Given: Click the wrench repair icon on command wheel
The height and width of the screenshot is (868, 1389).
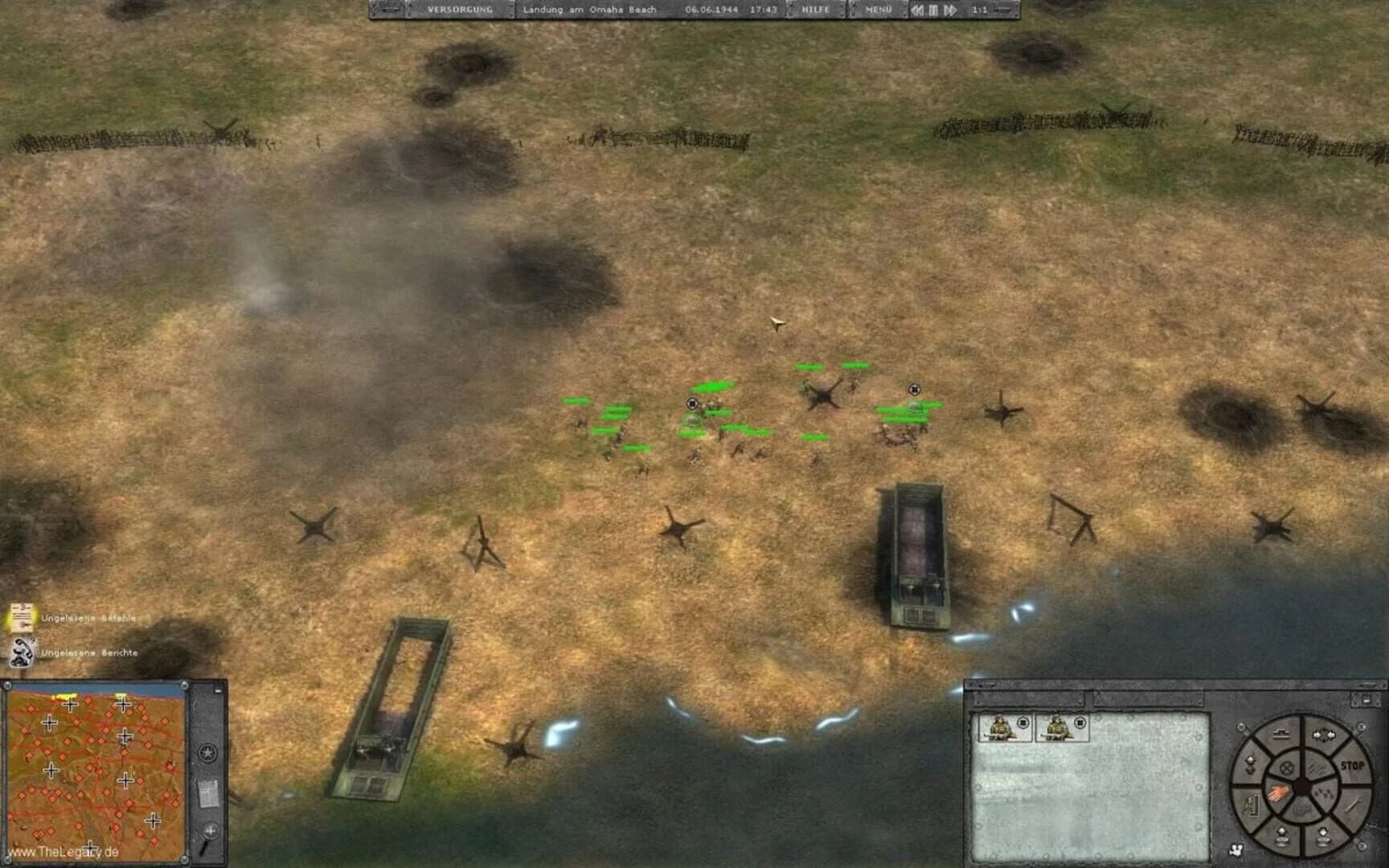Looking at the screenshot, I should [1353, 806].
